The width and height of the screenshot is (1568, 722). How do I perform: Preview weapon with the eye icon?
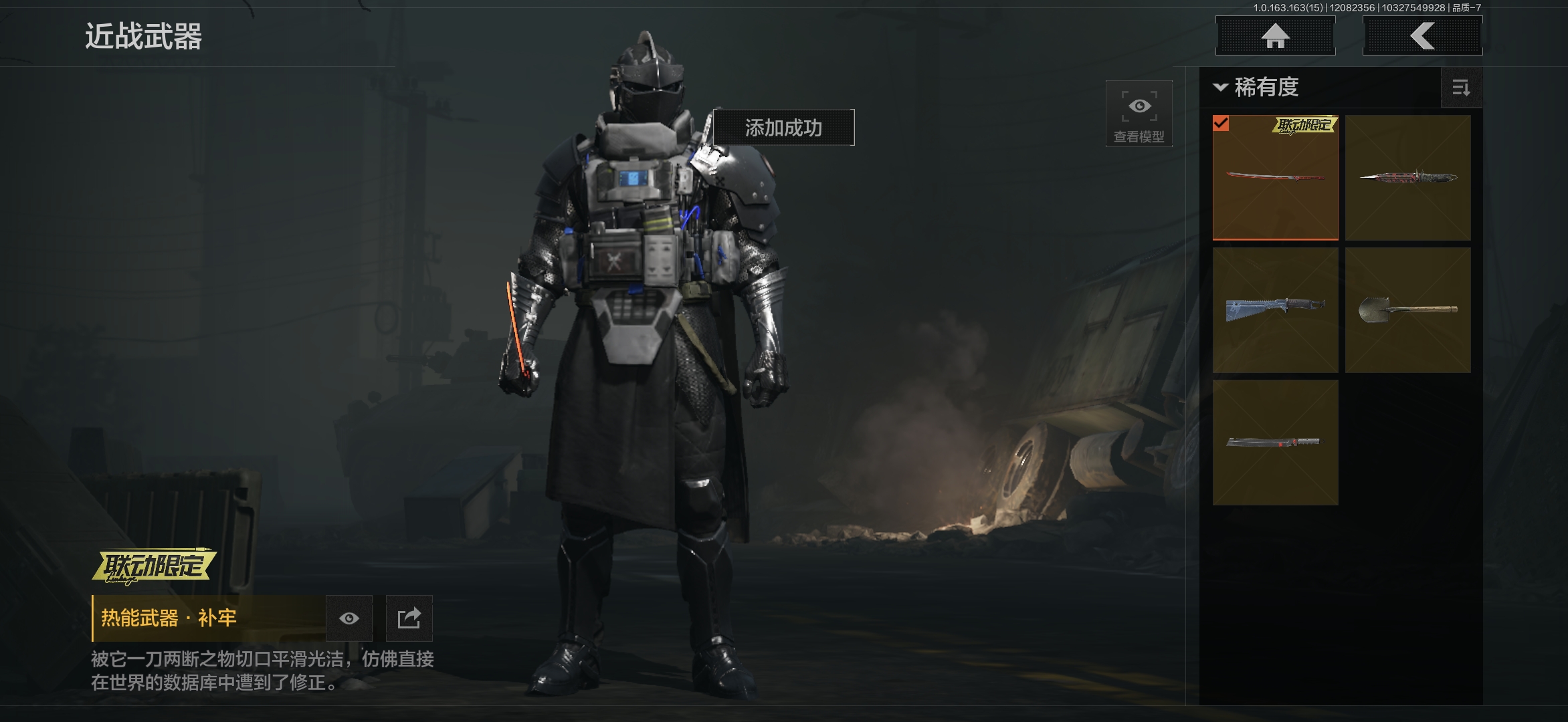[349, 618]
